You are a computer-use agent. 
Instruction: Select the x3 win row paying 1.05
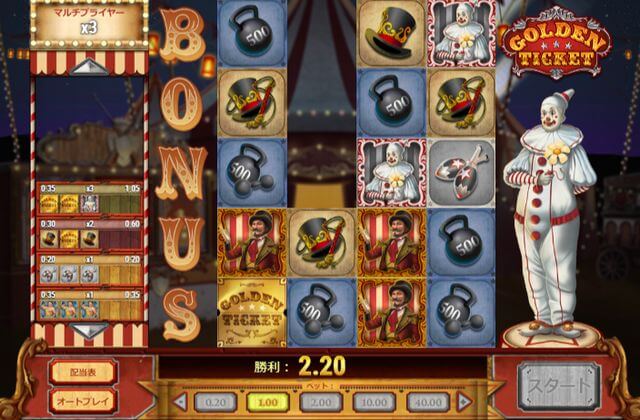pos(90,198)
